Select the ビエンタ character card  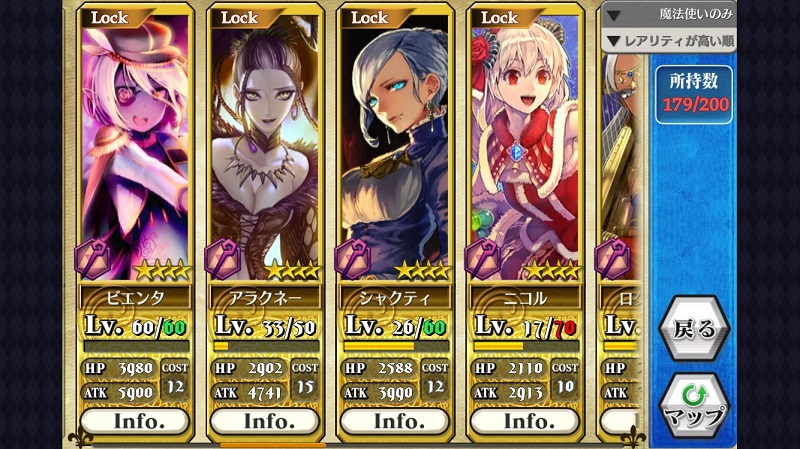[x=135, y=150]
